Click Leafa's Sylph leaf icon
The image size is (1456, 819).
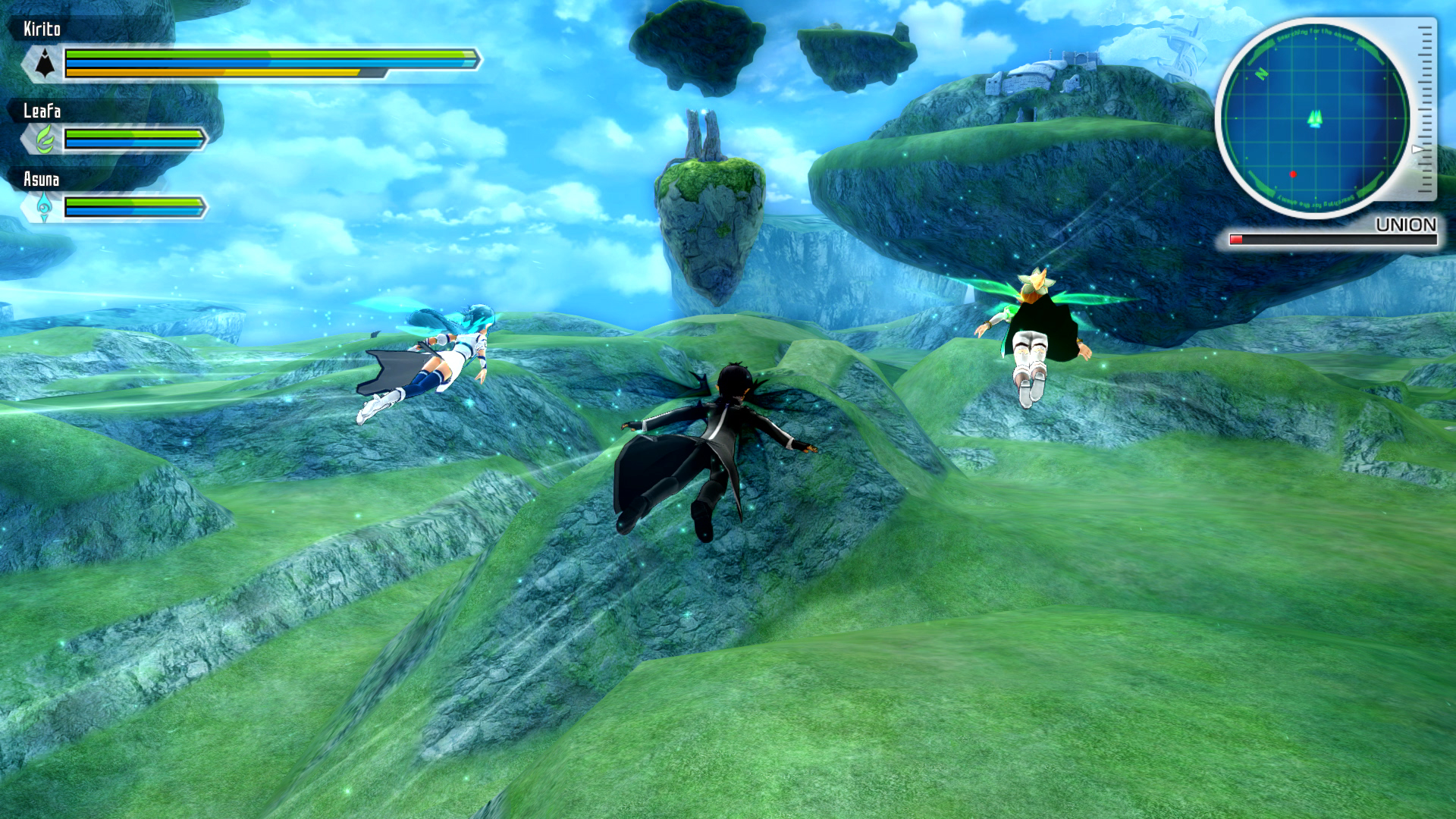click(x=44, y=140)
